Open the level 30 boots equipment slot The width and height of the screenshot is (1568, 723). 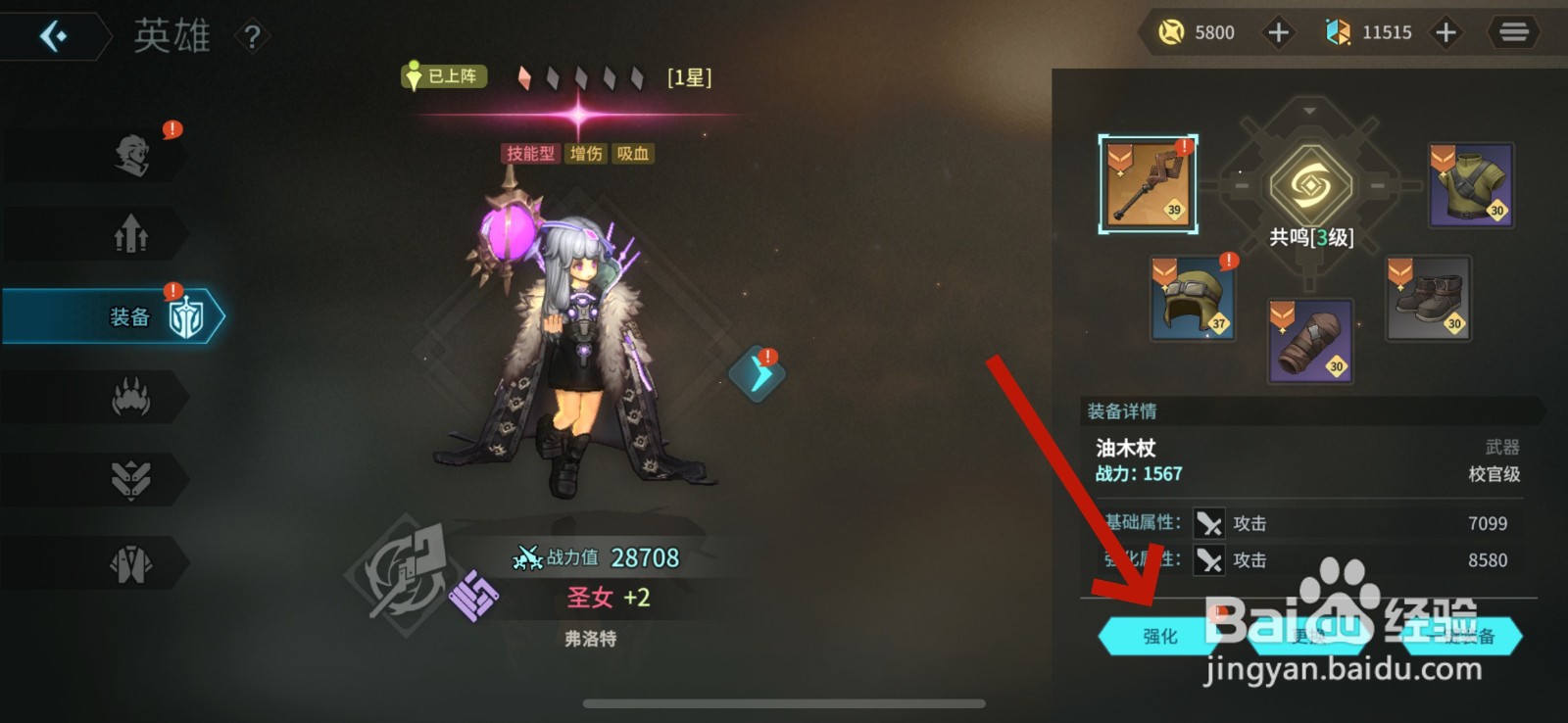(x=1426, y=300)
